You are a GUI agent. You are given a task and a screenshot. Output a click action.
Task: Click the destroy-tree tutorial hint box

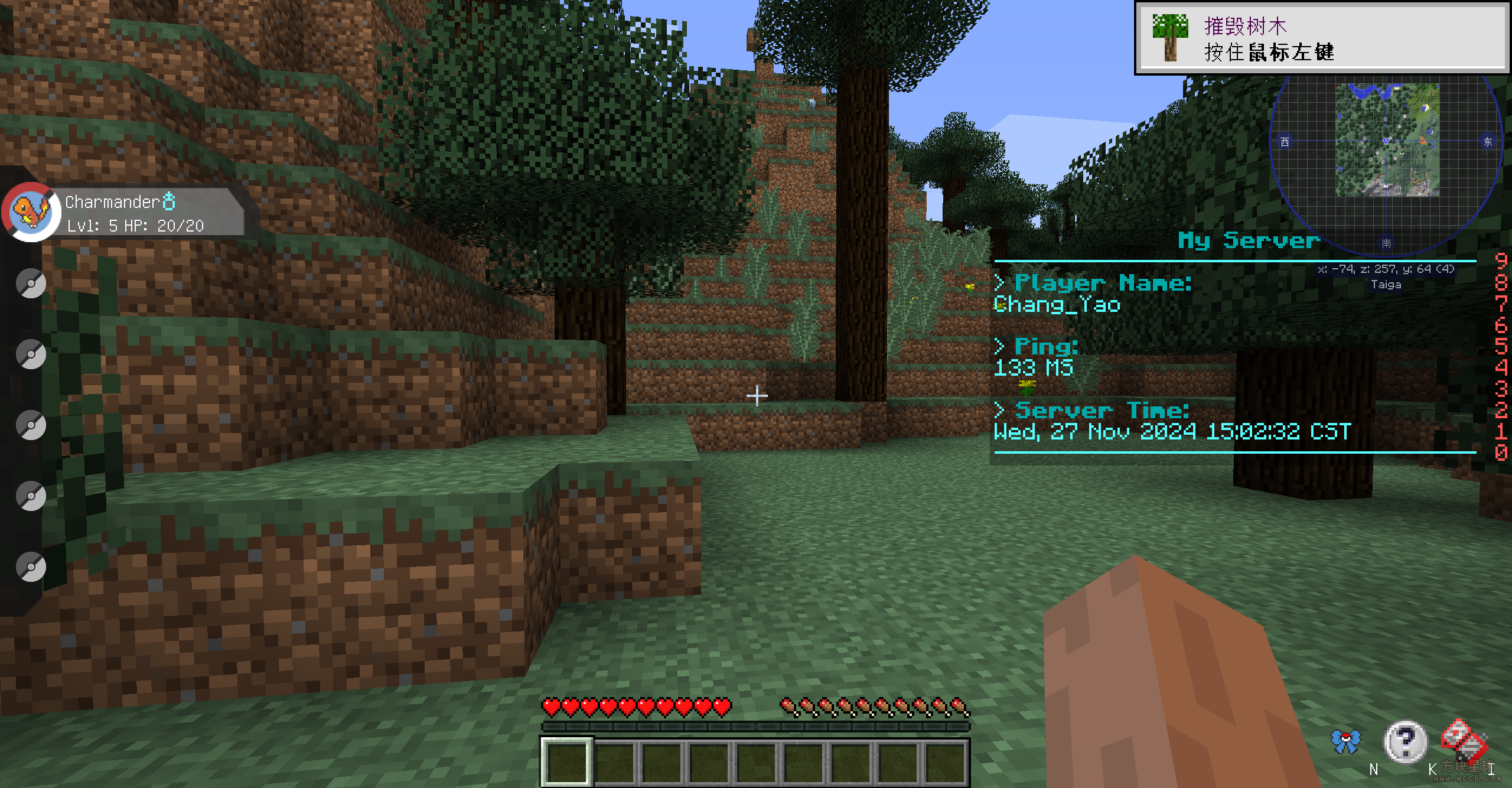tap(1321, 39)
